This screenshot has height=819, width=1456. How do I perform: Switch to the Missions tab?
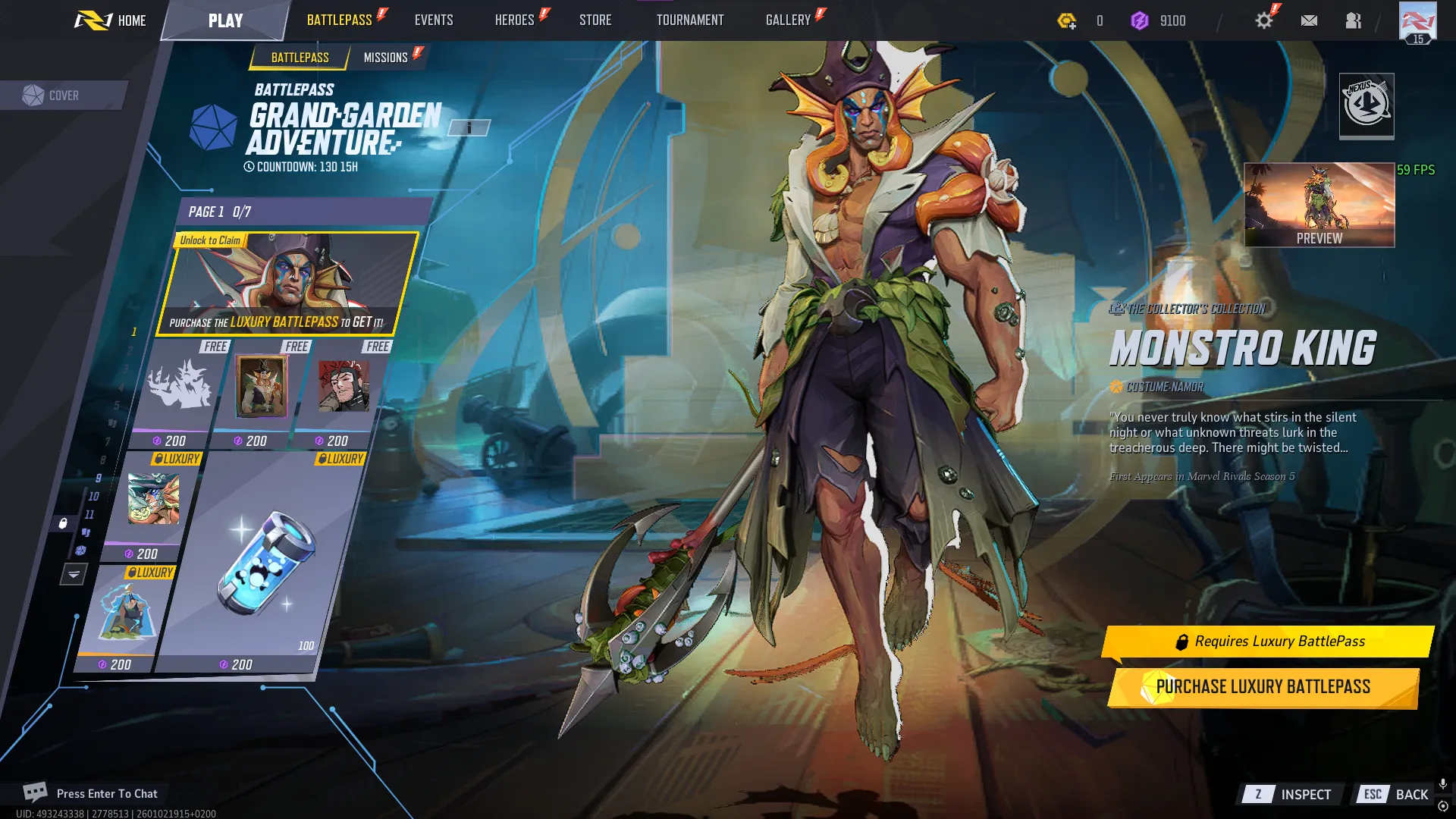(387, 57)
